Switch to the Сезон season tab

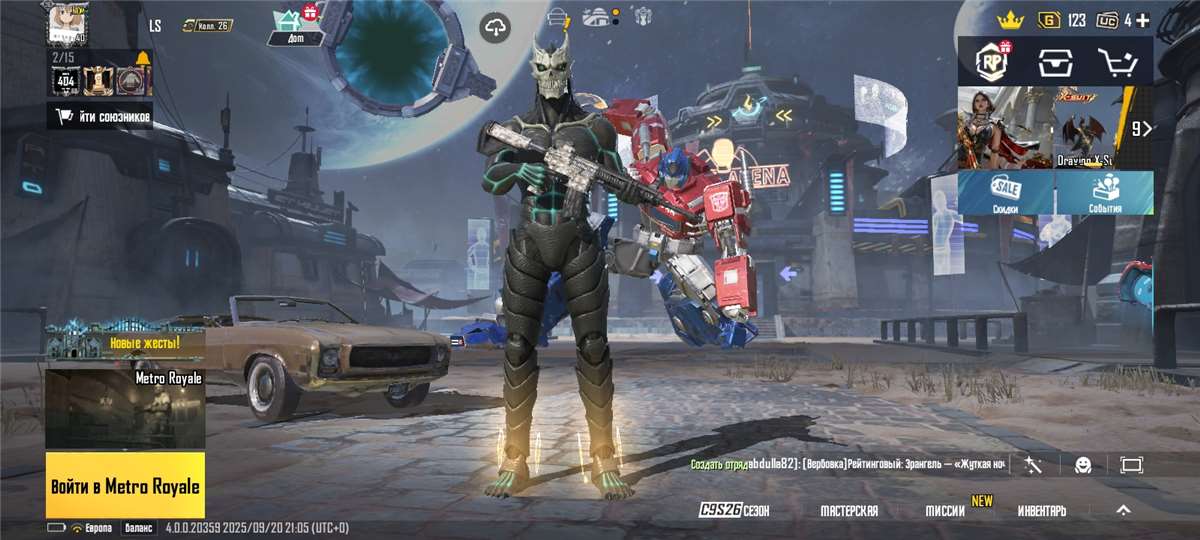734,510
